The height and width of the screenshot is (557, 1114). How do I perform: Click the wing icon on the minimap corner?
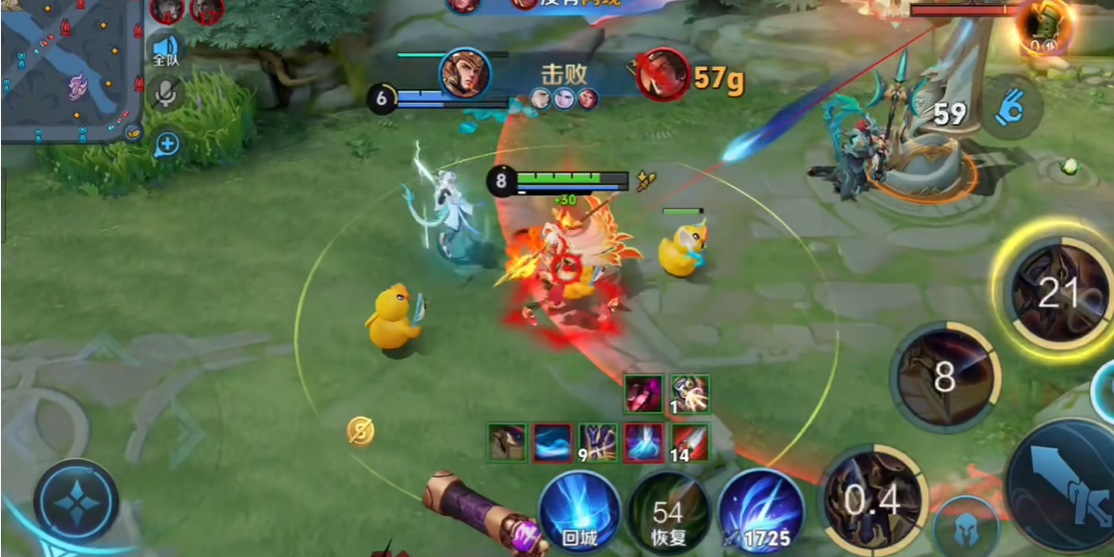(x=132, y=130)
